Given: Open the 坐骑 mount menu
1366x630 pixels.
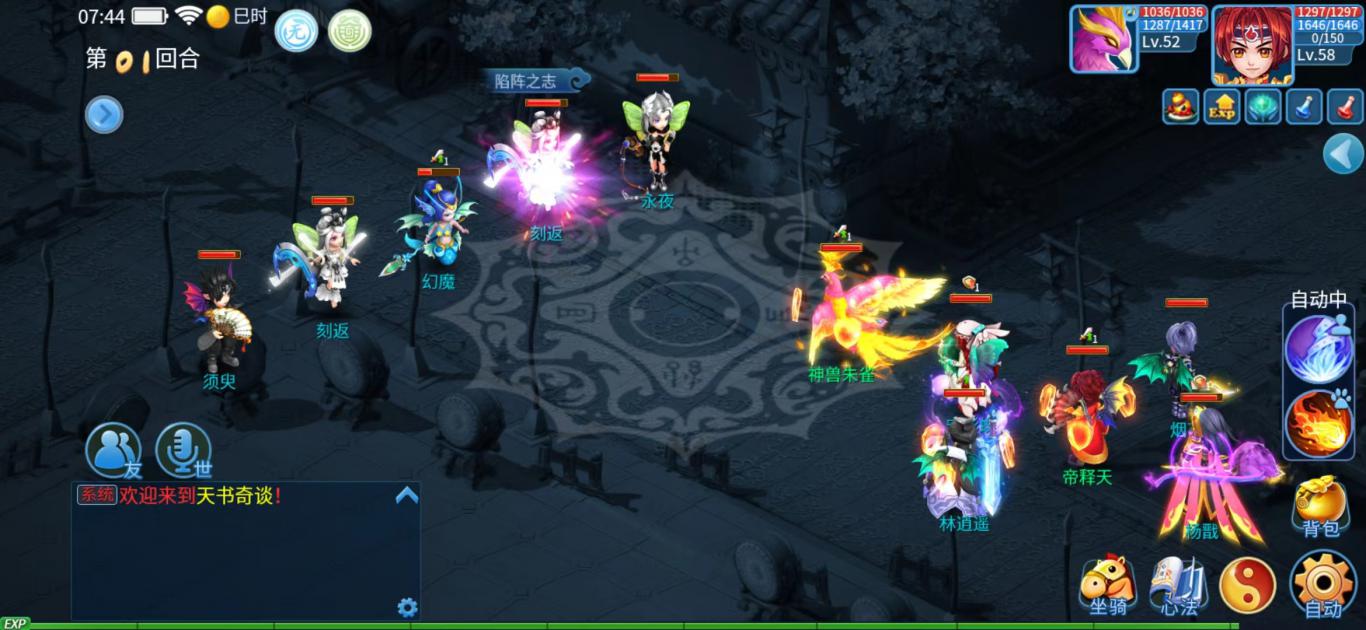Looking at the screenshot, I should (1108, 584).
